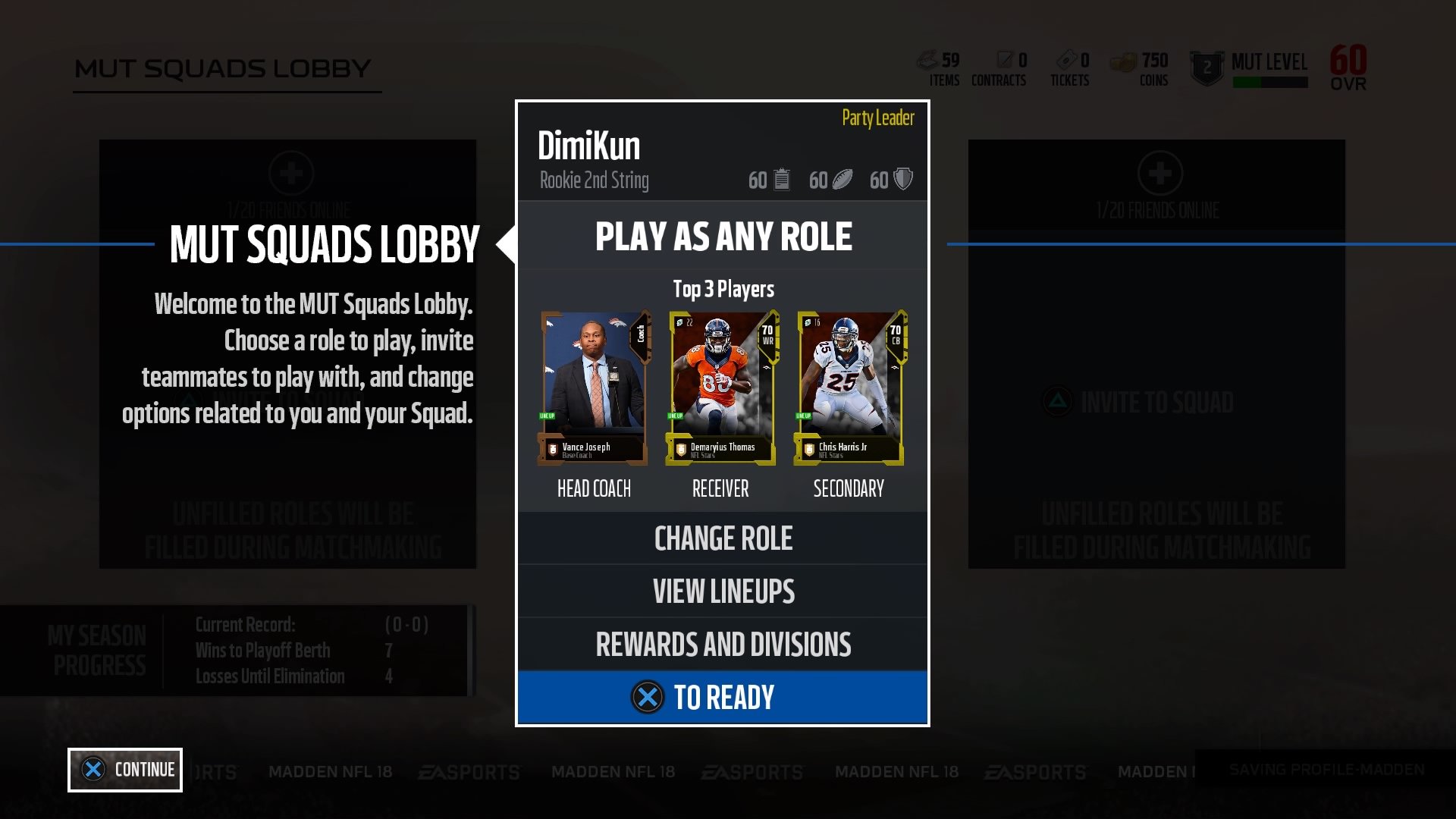This screenshot has width=1456, height=819.
Task: Click the Demaryius Thomas receiver card
Action: tap(720, 387)
